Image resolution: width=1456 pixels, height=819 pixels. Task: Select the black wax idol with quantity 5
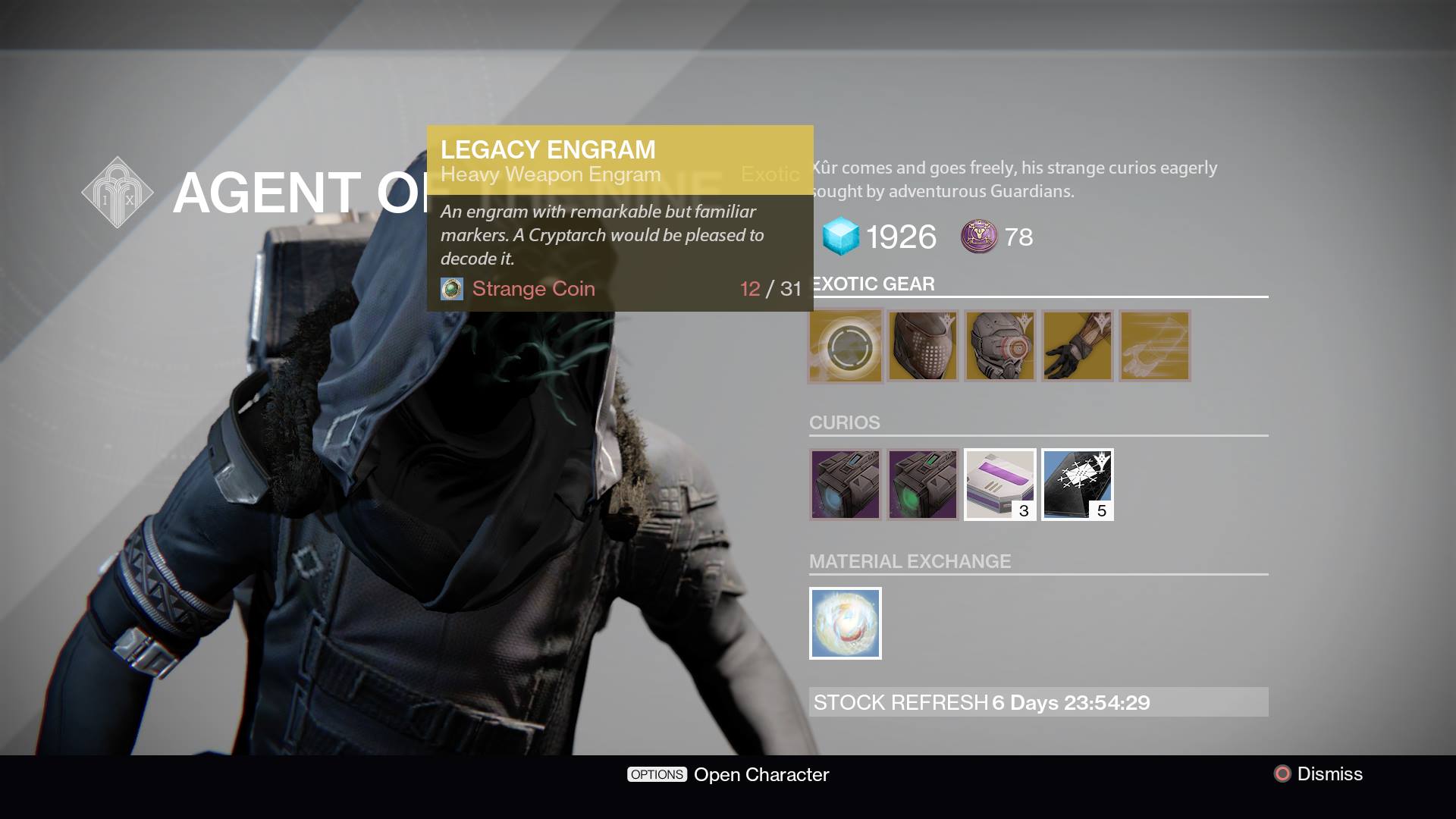click(1076, 485)
